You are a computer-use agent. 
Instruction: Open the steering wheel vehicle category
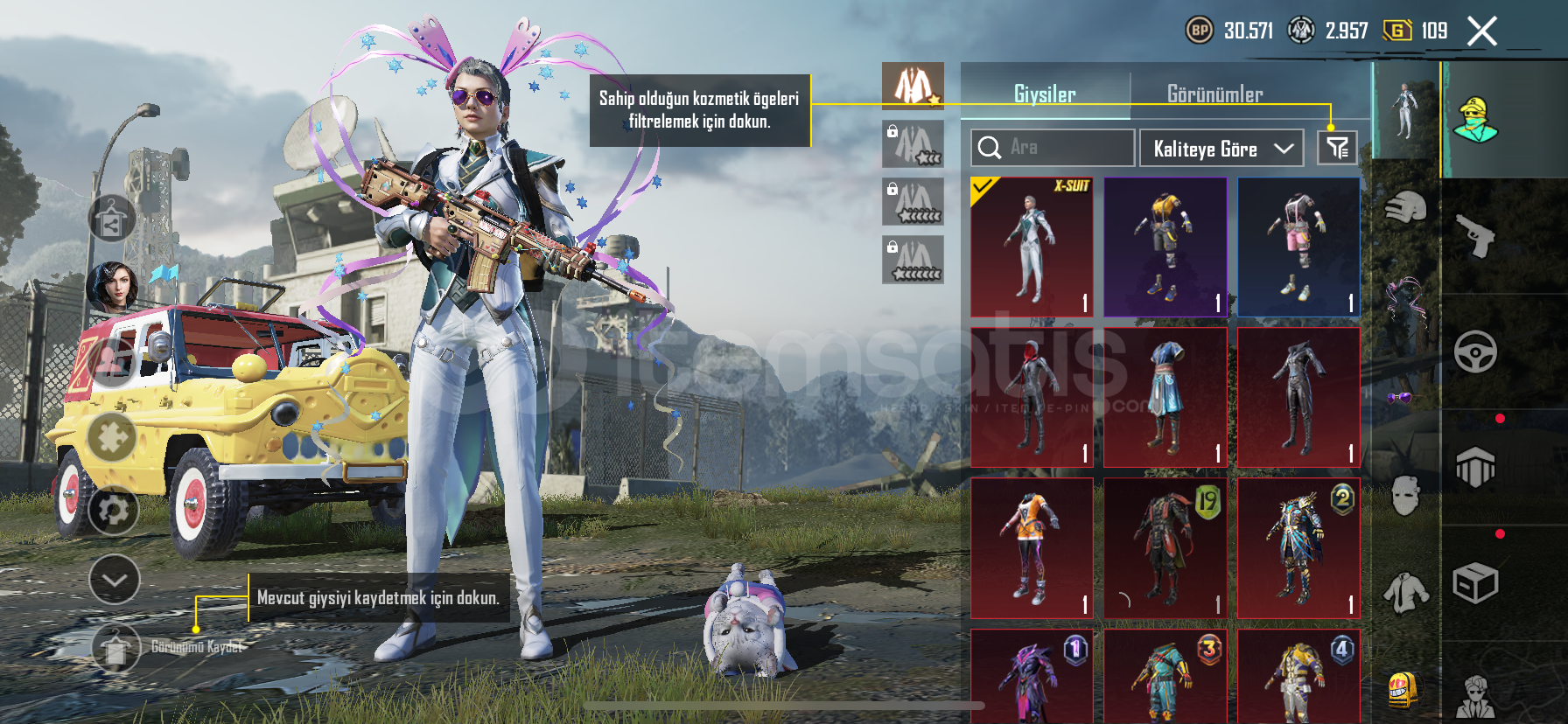[x=1475, y=352]
